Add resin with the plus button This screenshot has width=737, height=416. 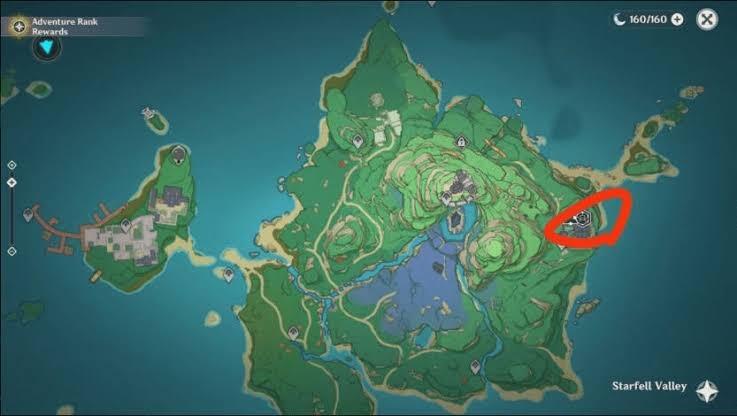(677, 19)
